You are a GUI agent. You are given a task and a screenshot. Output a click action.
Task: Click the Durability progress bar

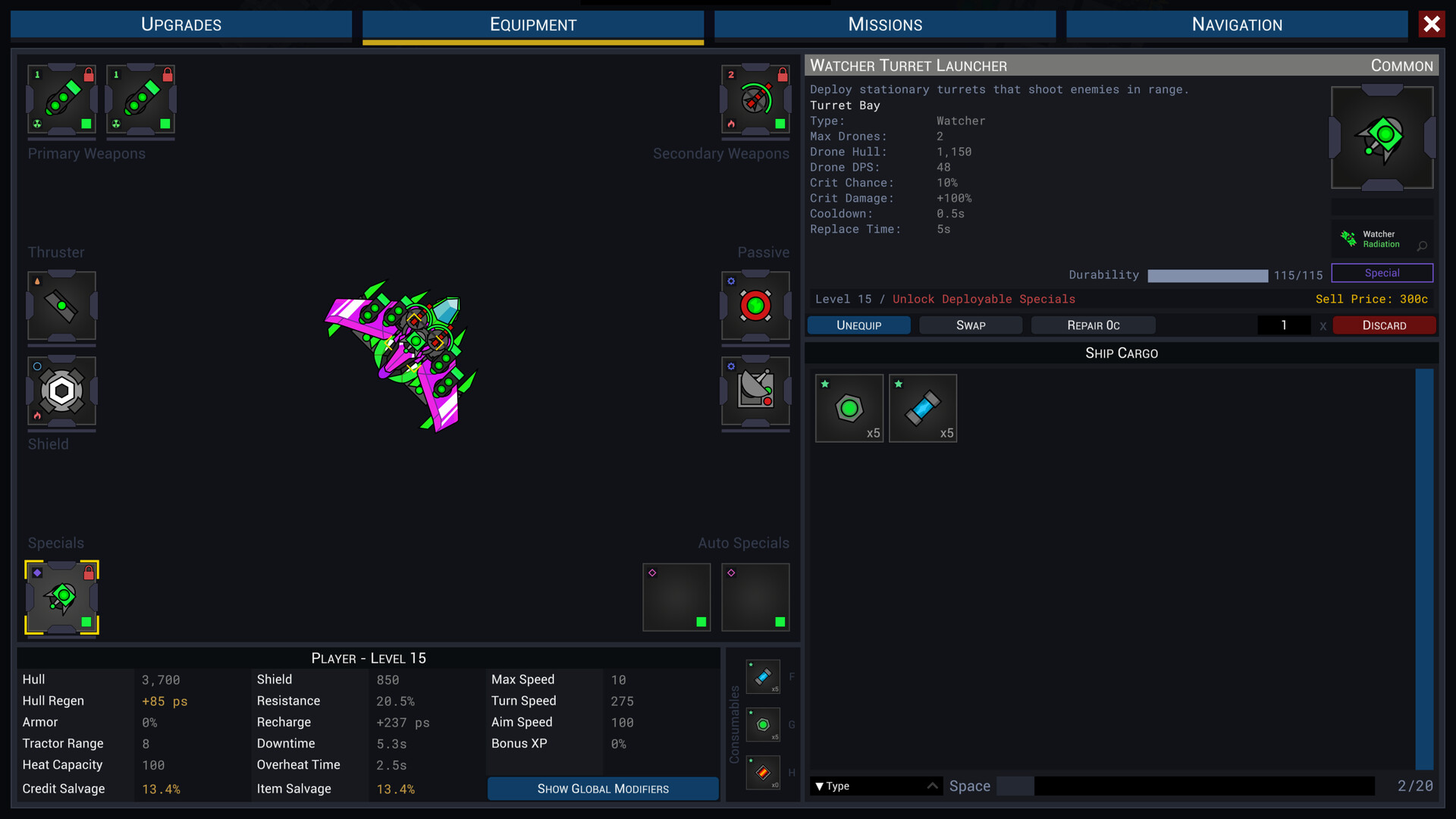pos(1207,275)
